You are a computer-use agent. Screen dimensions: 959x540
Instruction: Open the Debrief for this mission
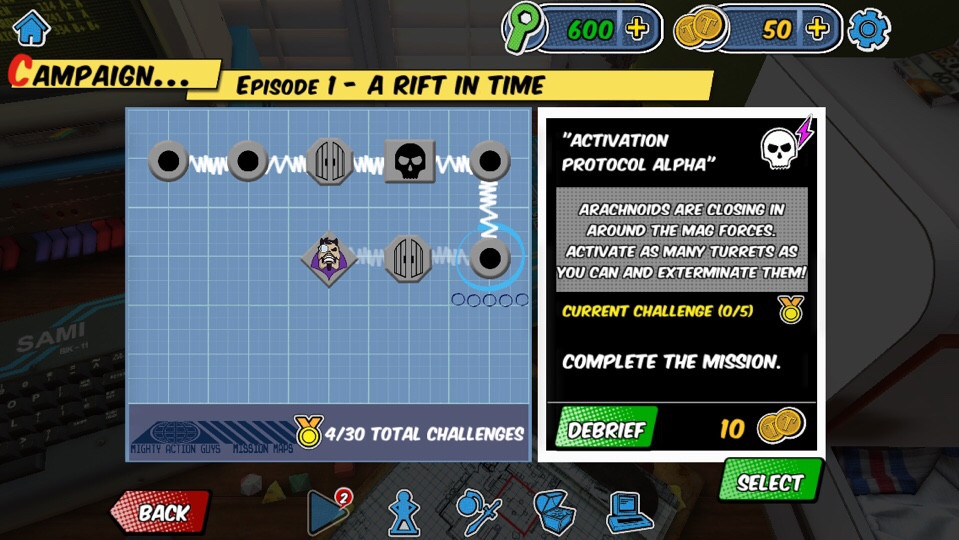pyautogui.click(x=606, y=430)
